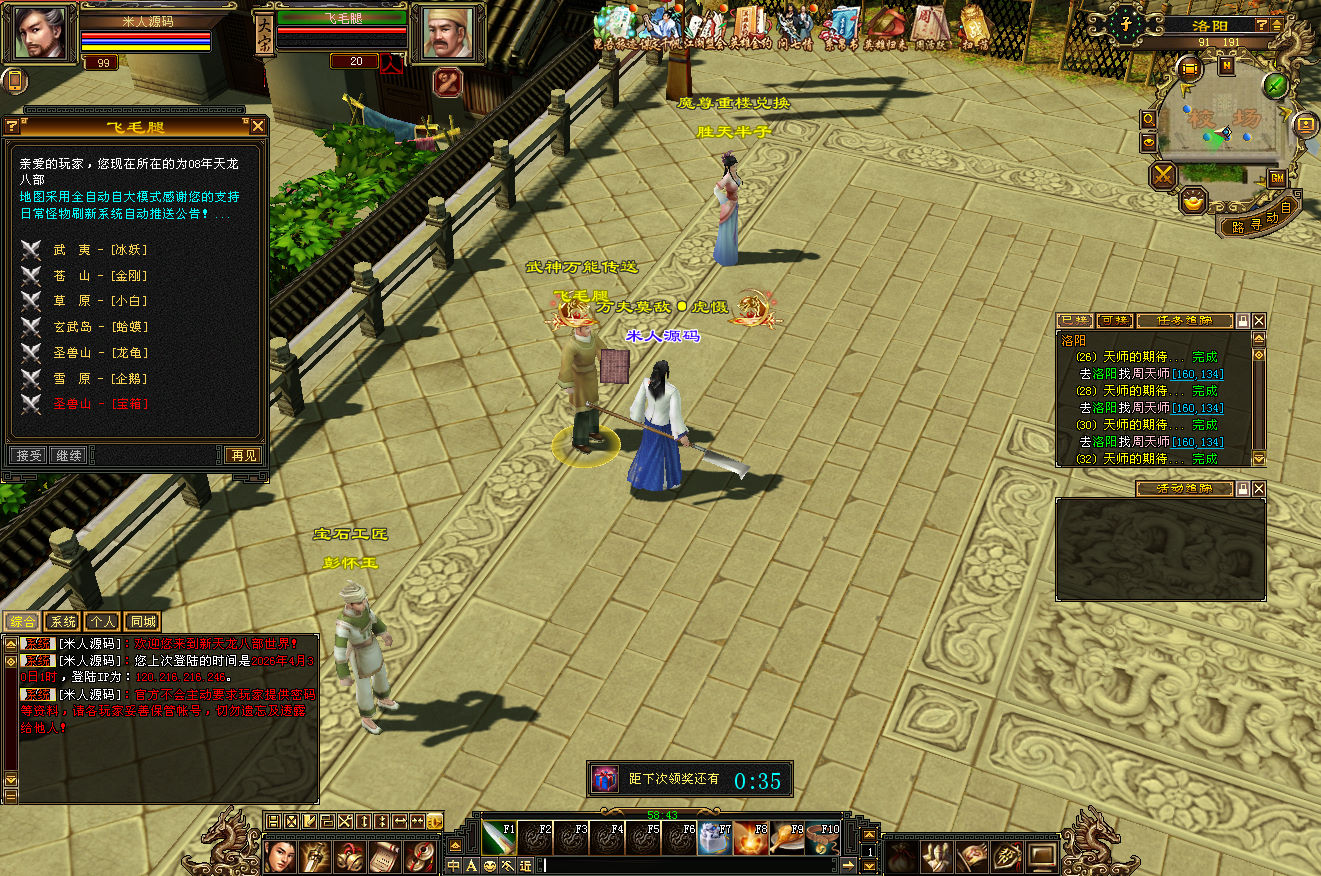Open the GM button by the minimap

point(1277,178)
